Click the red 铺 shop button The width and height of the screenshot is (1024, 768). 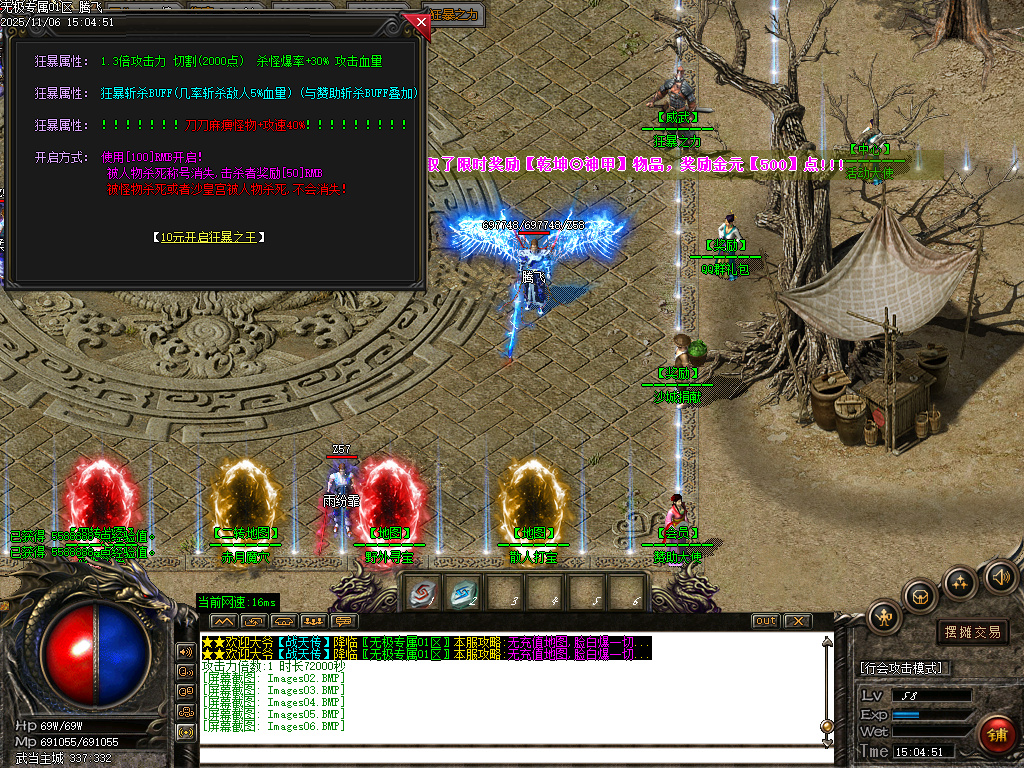[996, 735]
